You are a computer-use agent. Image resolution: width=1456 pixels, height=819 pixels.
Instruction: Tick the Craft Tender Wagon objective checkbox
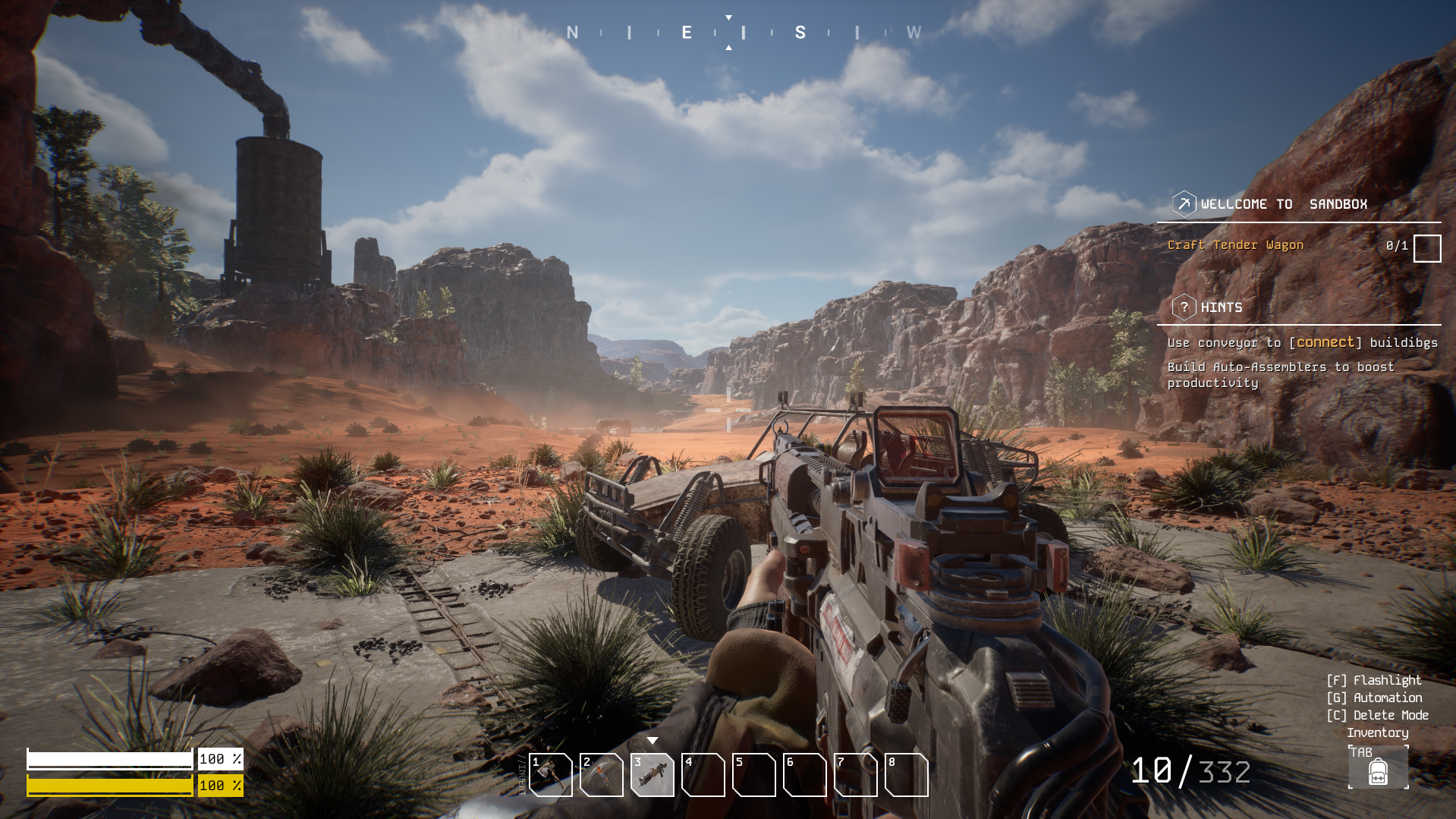[1426, 248]
